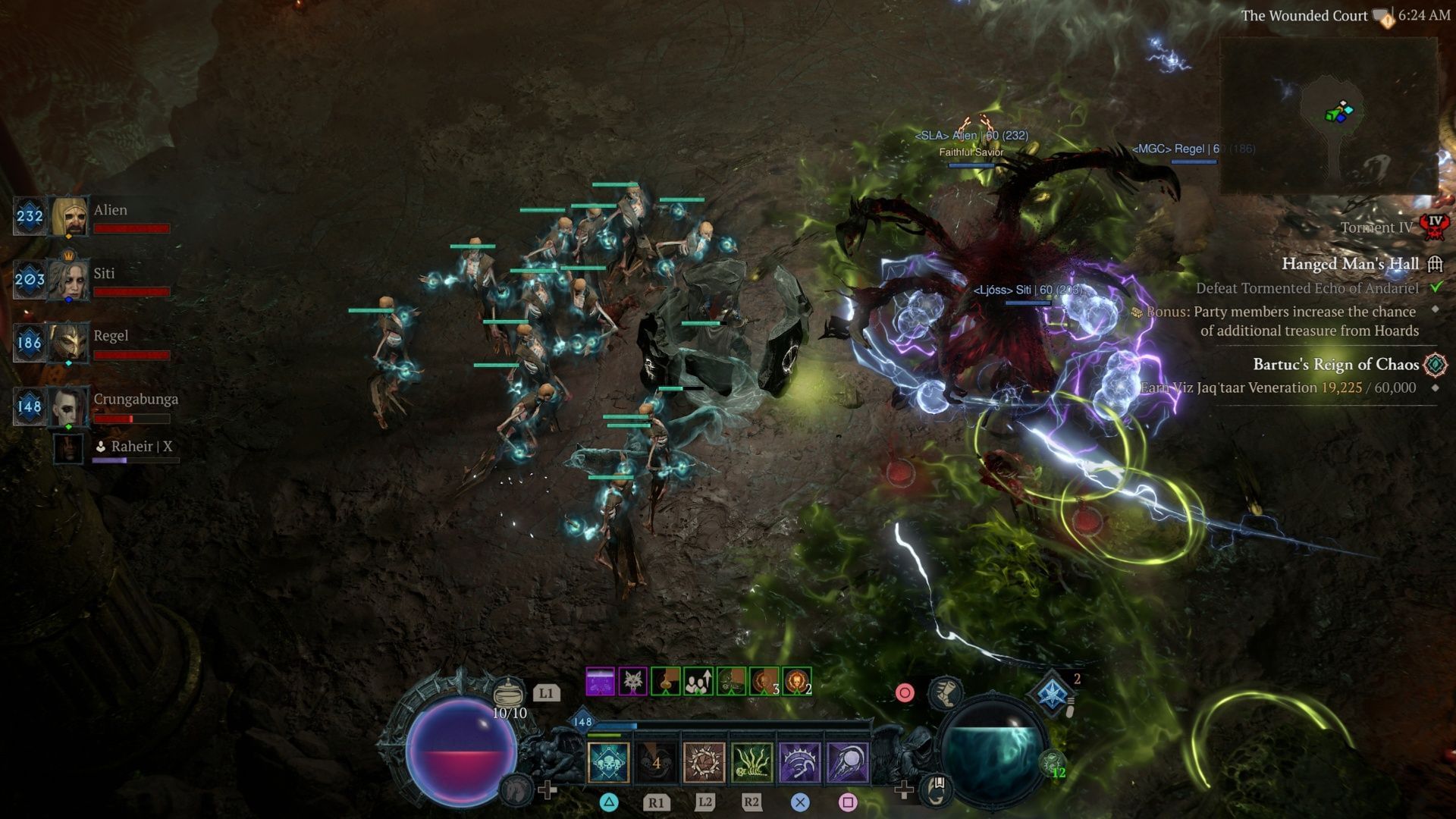Select Crungabunga's party portrait
1456x819 pixels.
tap(69, 406)
